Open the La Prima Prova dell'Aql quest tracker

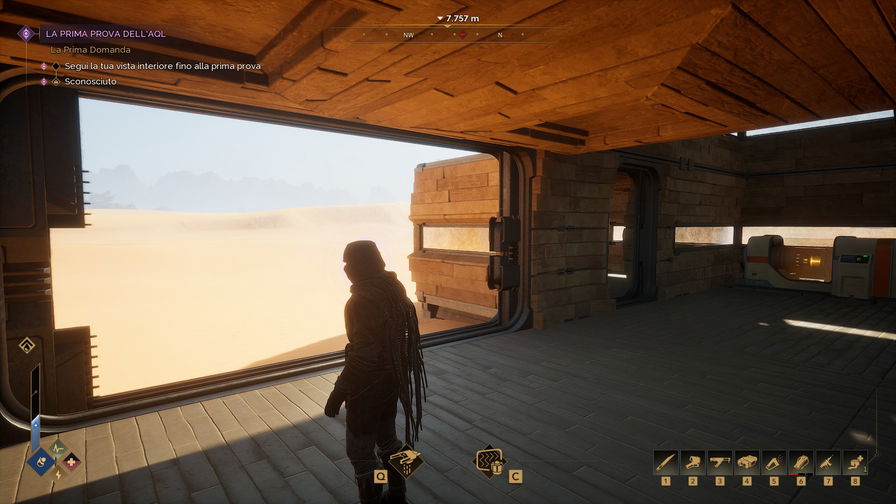[105, 33]
